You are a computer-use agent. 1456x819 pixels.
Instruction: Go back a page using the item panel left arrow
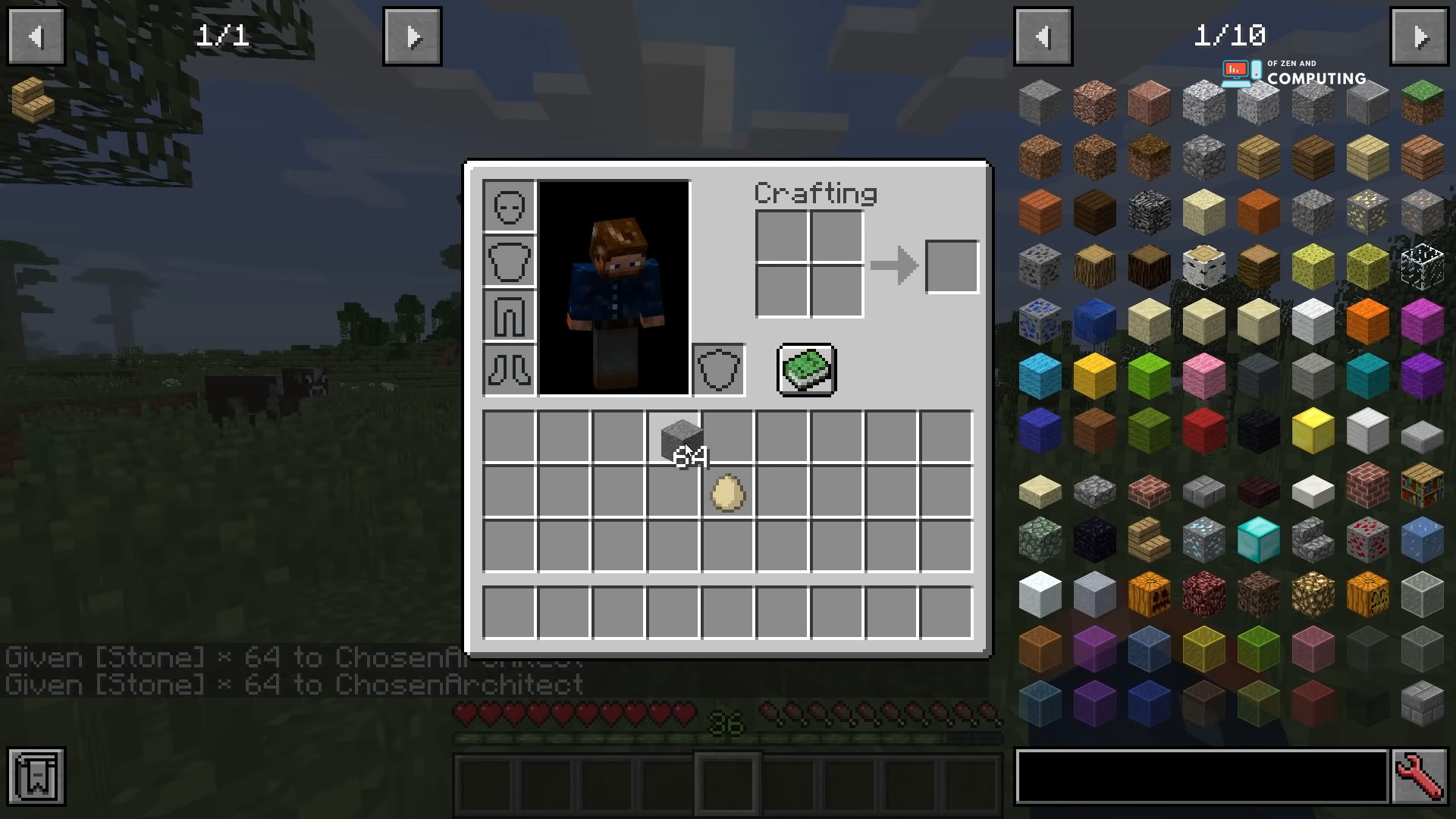(x=1043, y=36)
